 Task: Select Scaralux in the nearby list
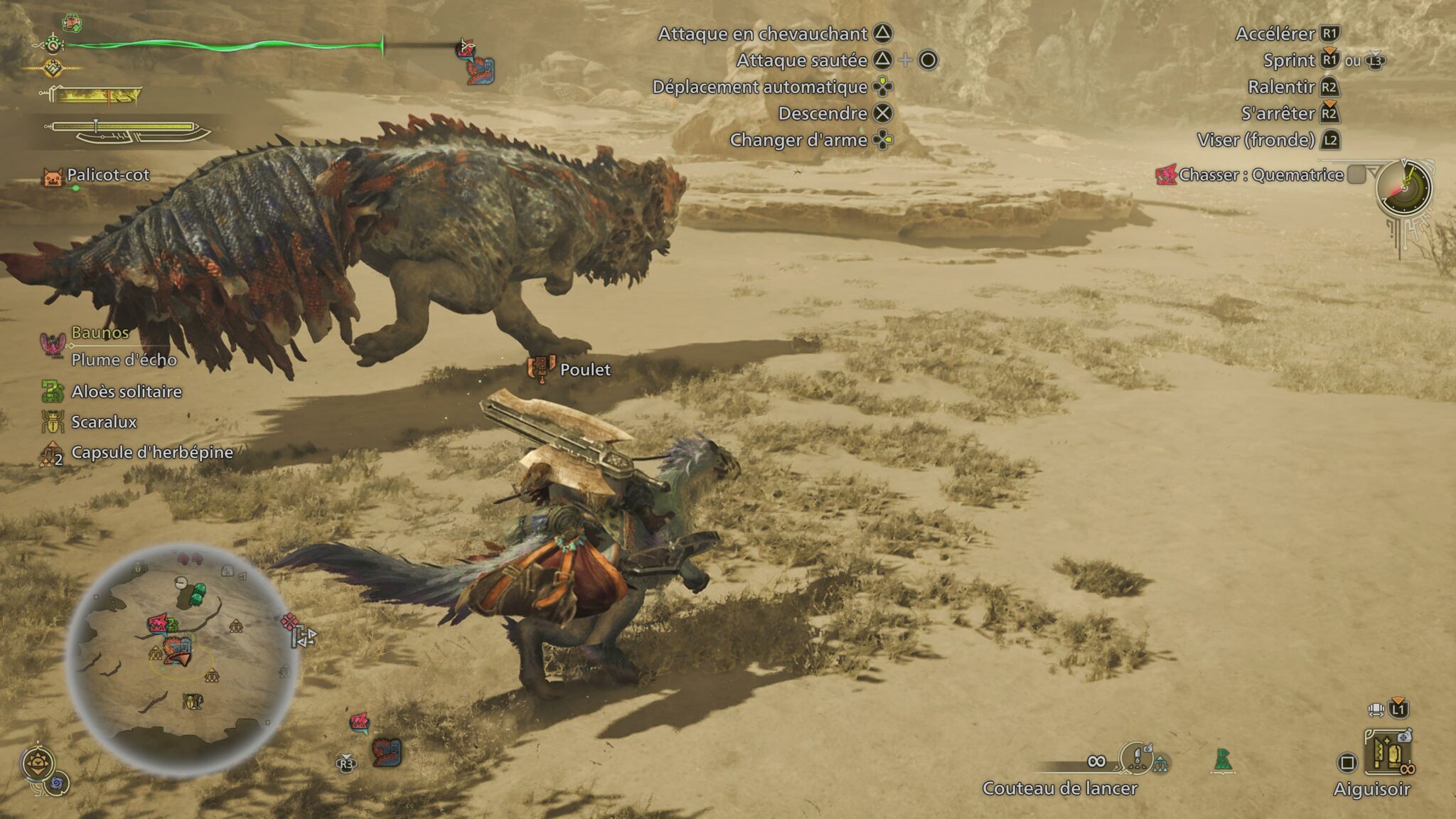click(x=104, y=422)
